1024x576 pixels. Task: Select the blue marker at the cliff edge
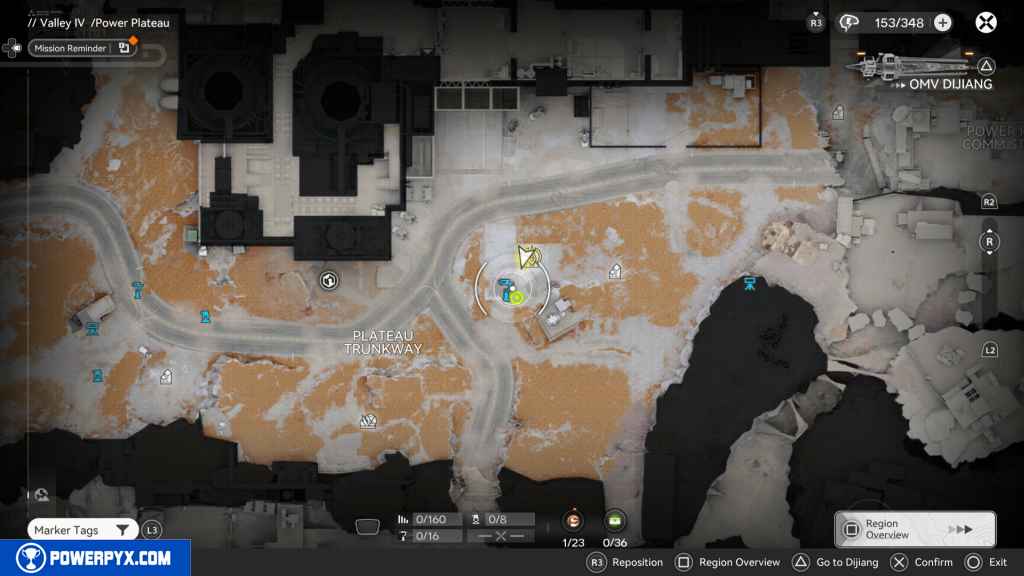750,285
